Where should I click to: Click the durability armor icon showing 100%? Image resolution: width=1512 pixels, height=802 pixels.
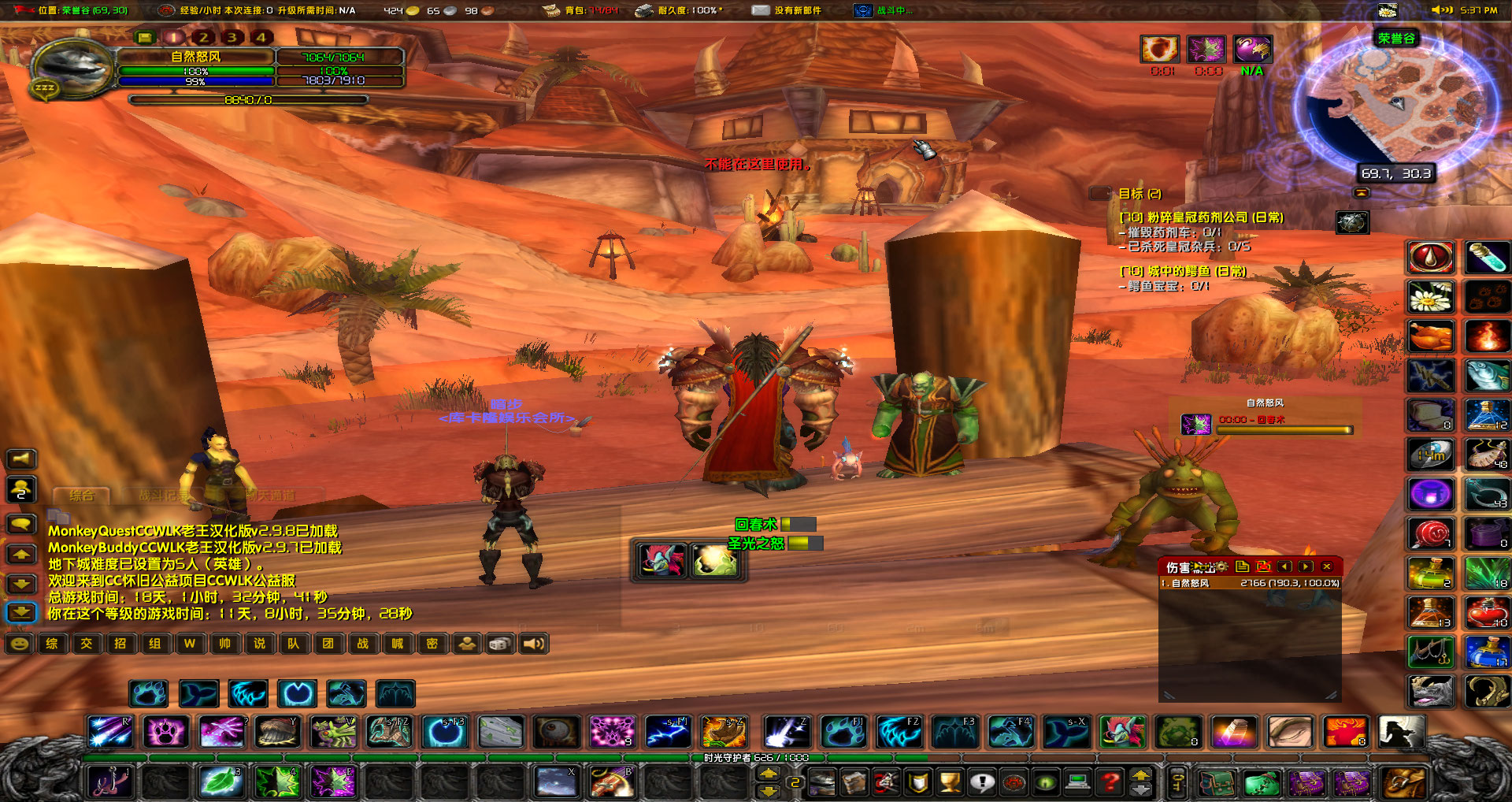point(643,11)
